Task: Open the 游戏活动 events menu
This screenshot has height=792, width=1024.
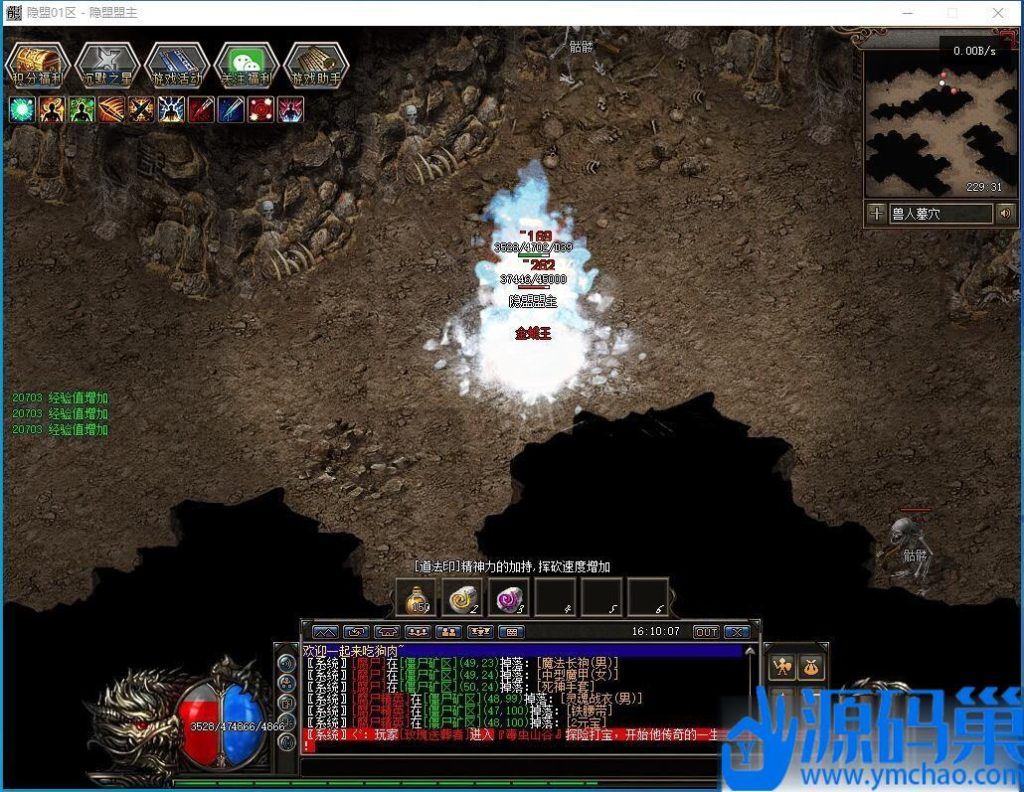Action: pos(177,64)
